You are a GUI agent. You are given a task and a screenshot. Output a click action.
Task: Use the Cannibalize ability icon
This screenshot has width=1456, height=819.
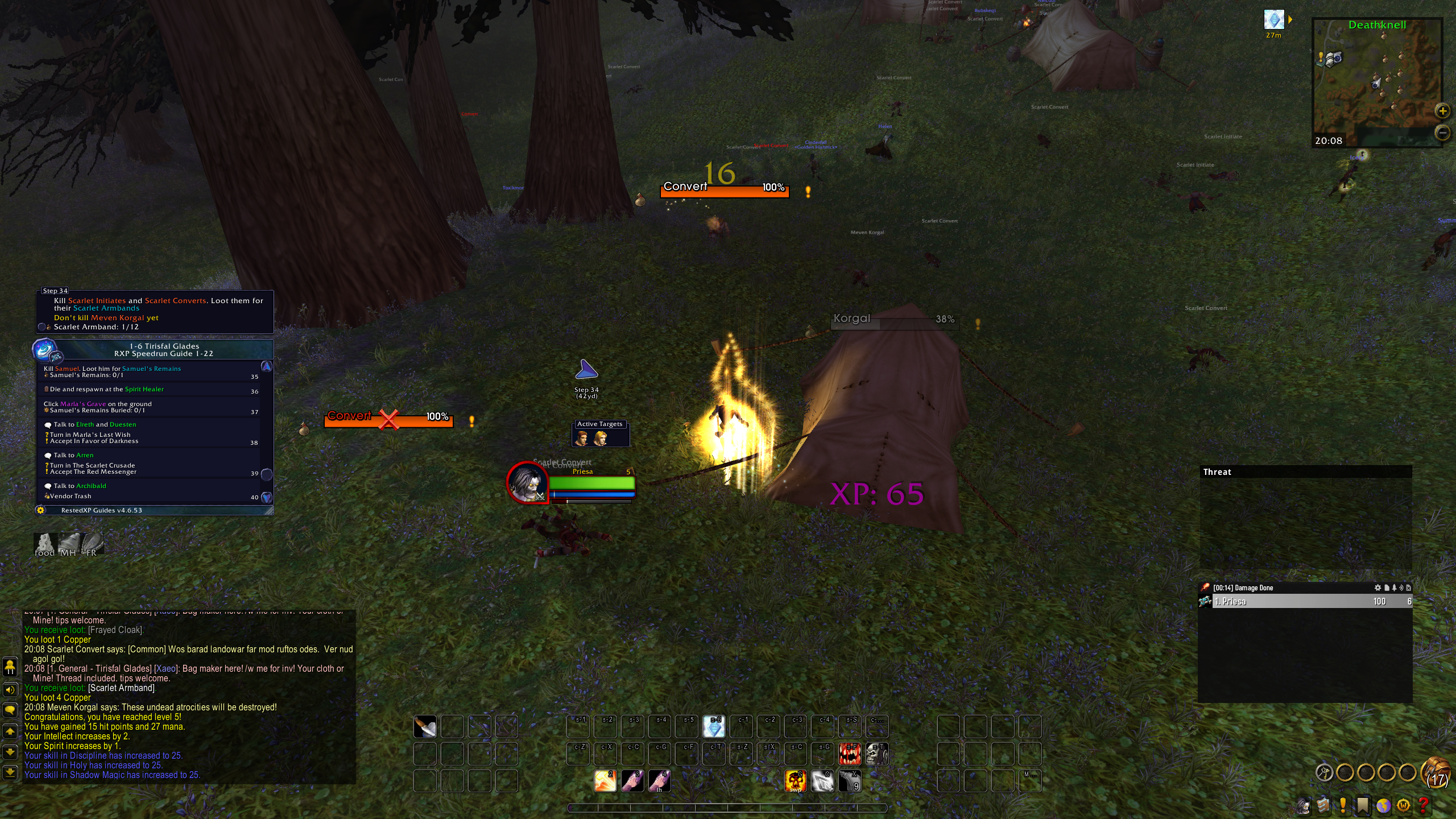(850, 754)
